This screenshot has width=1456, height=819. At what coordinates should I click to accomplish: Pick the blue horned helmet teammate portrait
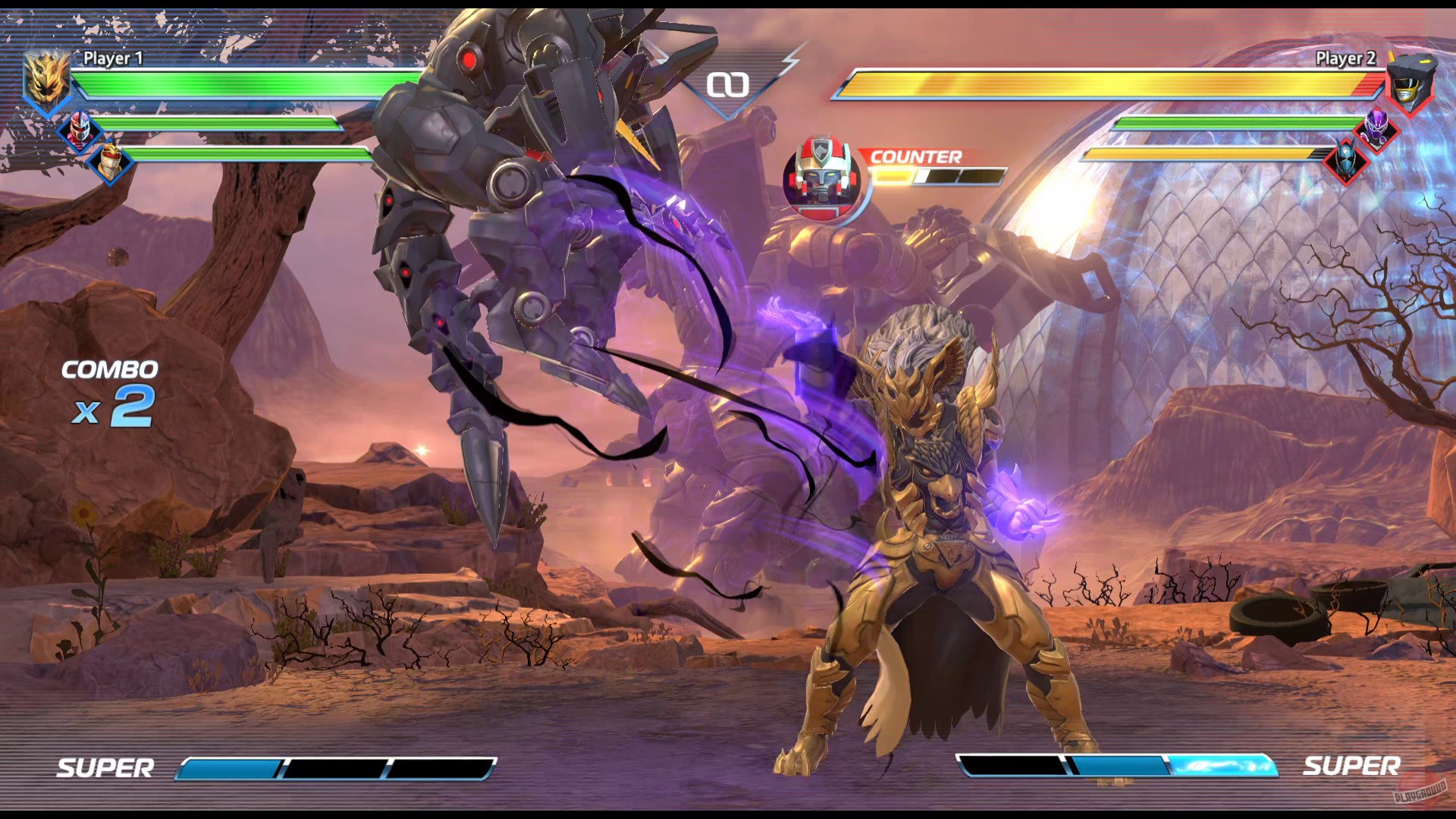(1346, 160)
